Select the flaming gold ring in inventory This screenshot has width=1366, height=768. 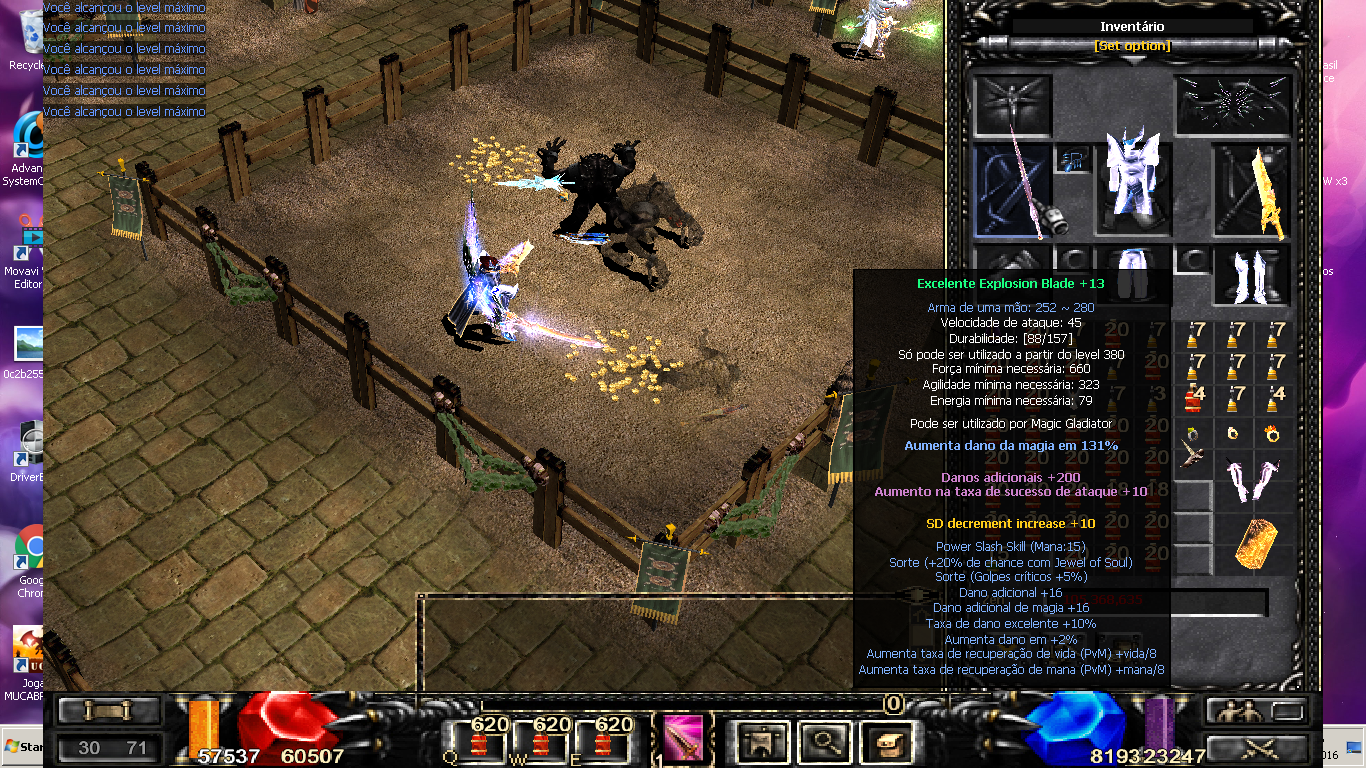point(1274,433)
